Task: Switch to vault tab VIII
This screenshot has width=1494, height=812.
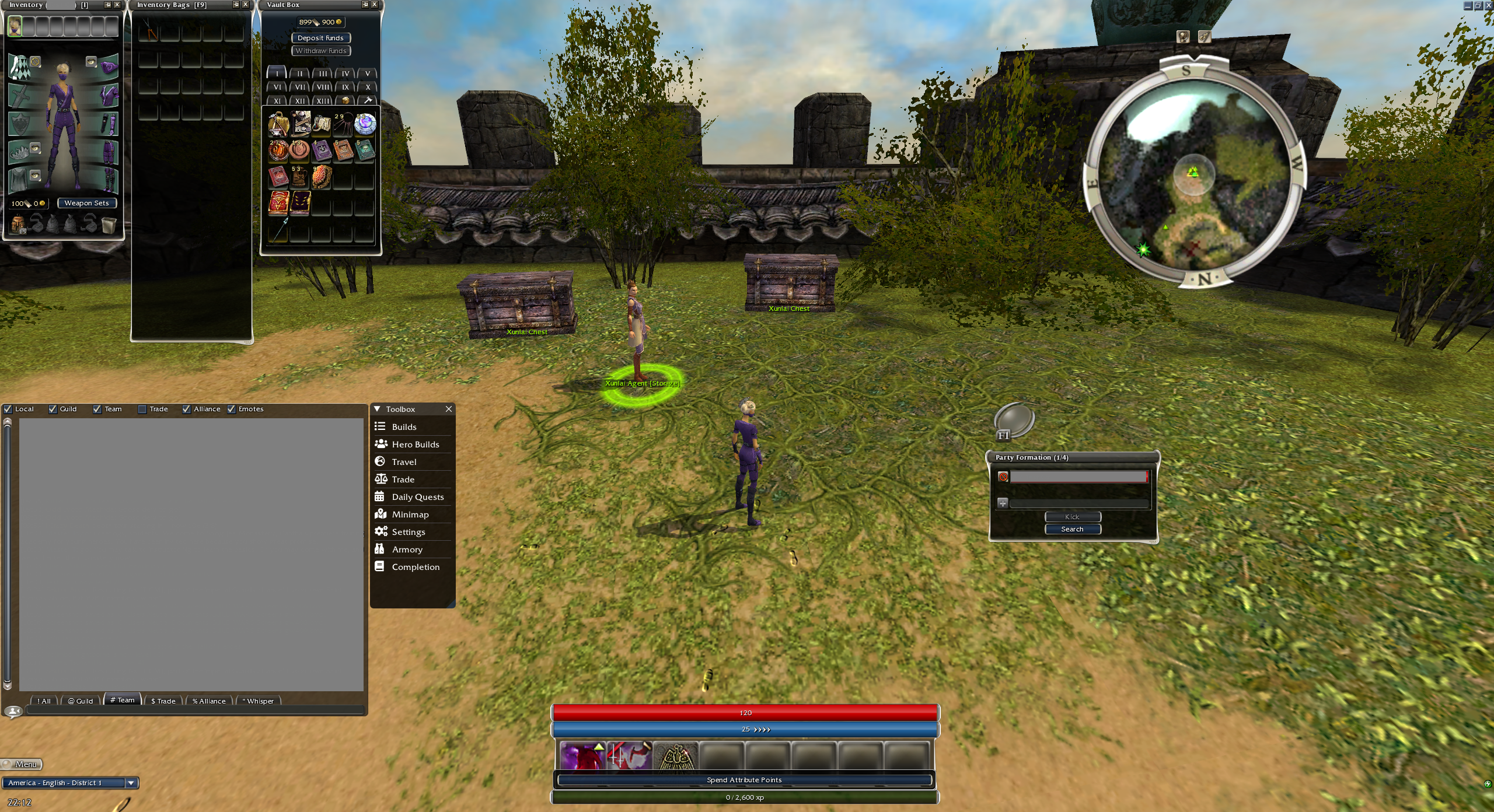Action: tap(323, 87)
